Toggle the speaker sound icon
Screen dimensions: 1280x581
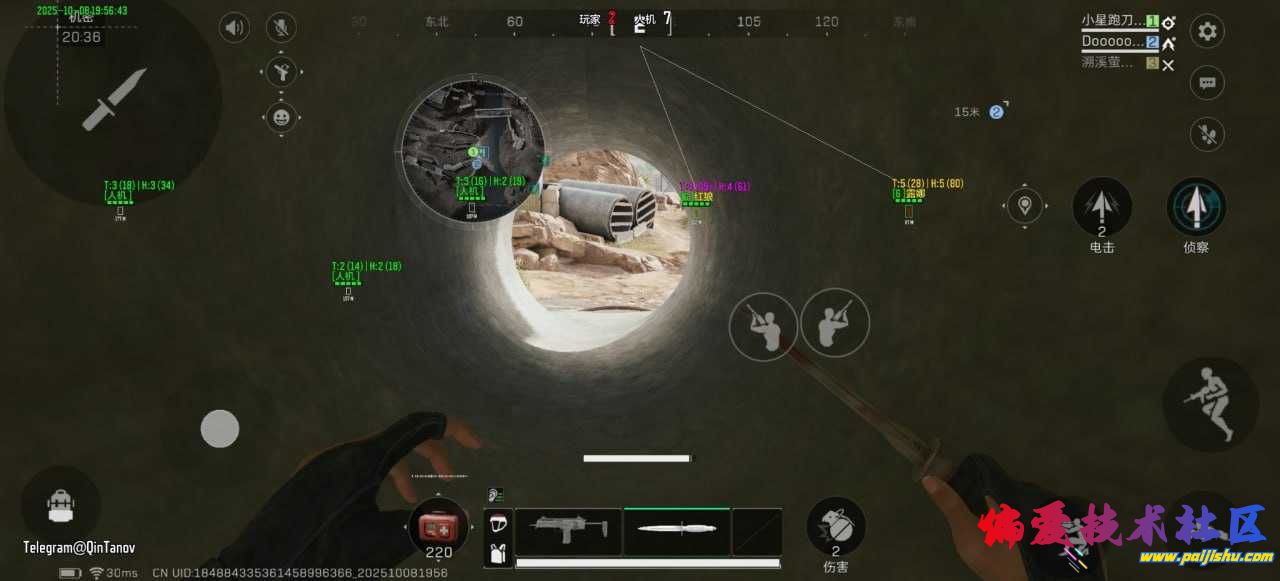pyautogui.click(x=234, y=27)
